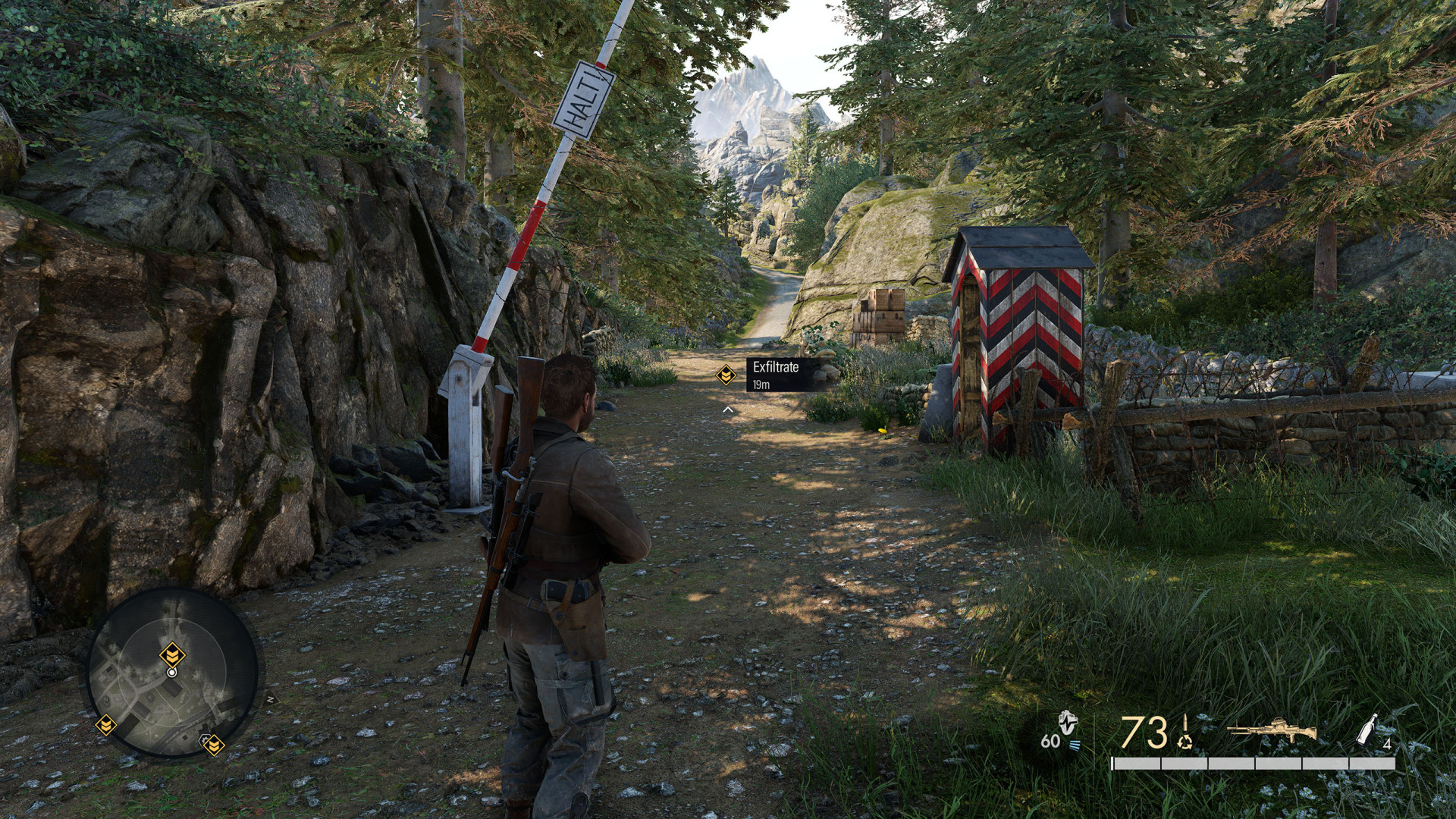Click the machine gun weapon icon

[1271, 730]
